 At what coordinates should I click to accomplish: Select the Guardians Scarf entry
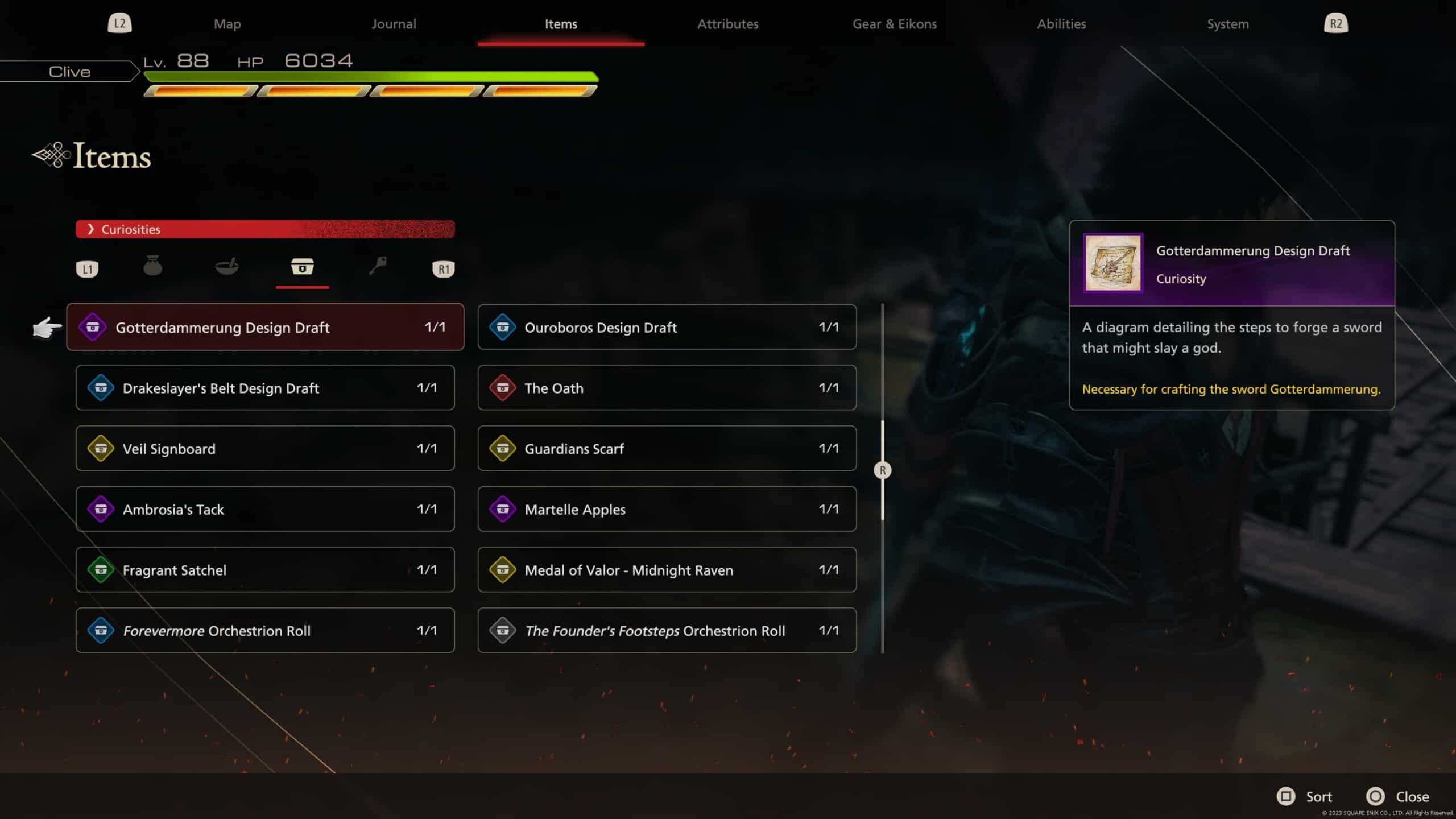coord(667,448)
